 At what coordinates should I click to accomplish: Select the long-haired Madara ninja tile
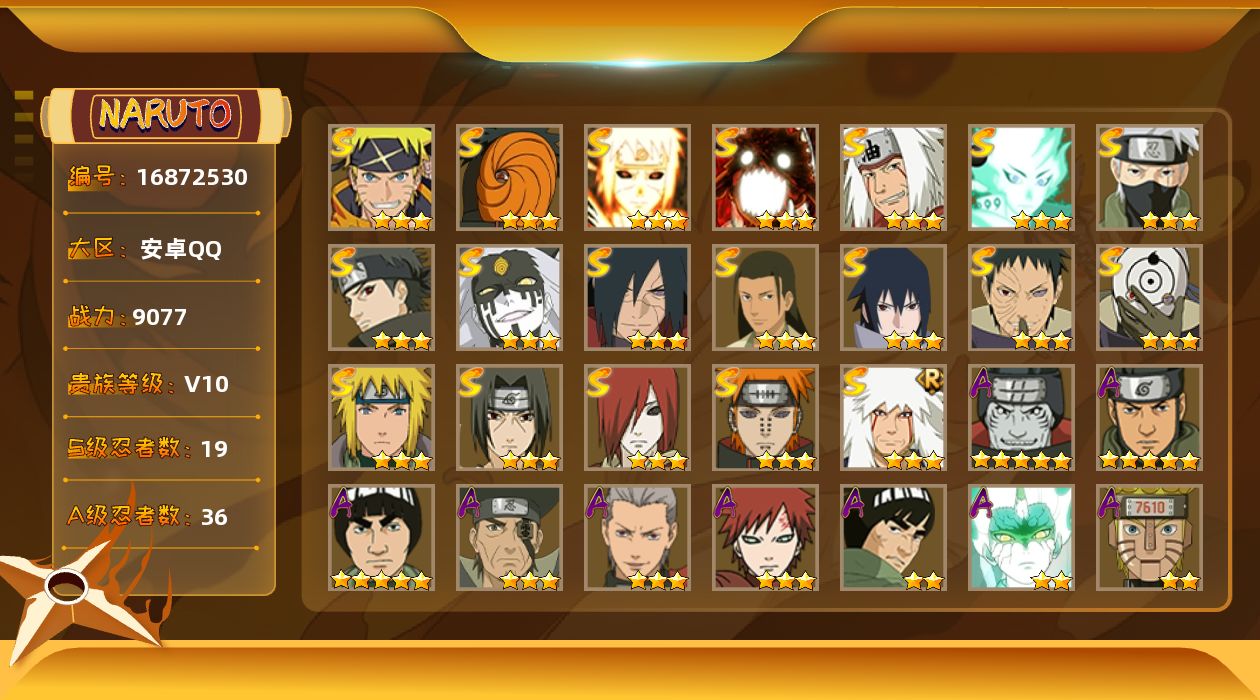coord(637,297)
